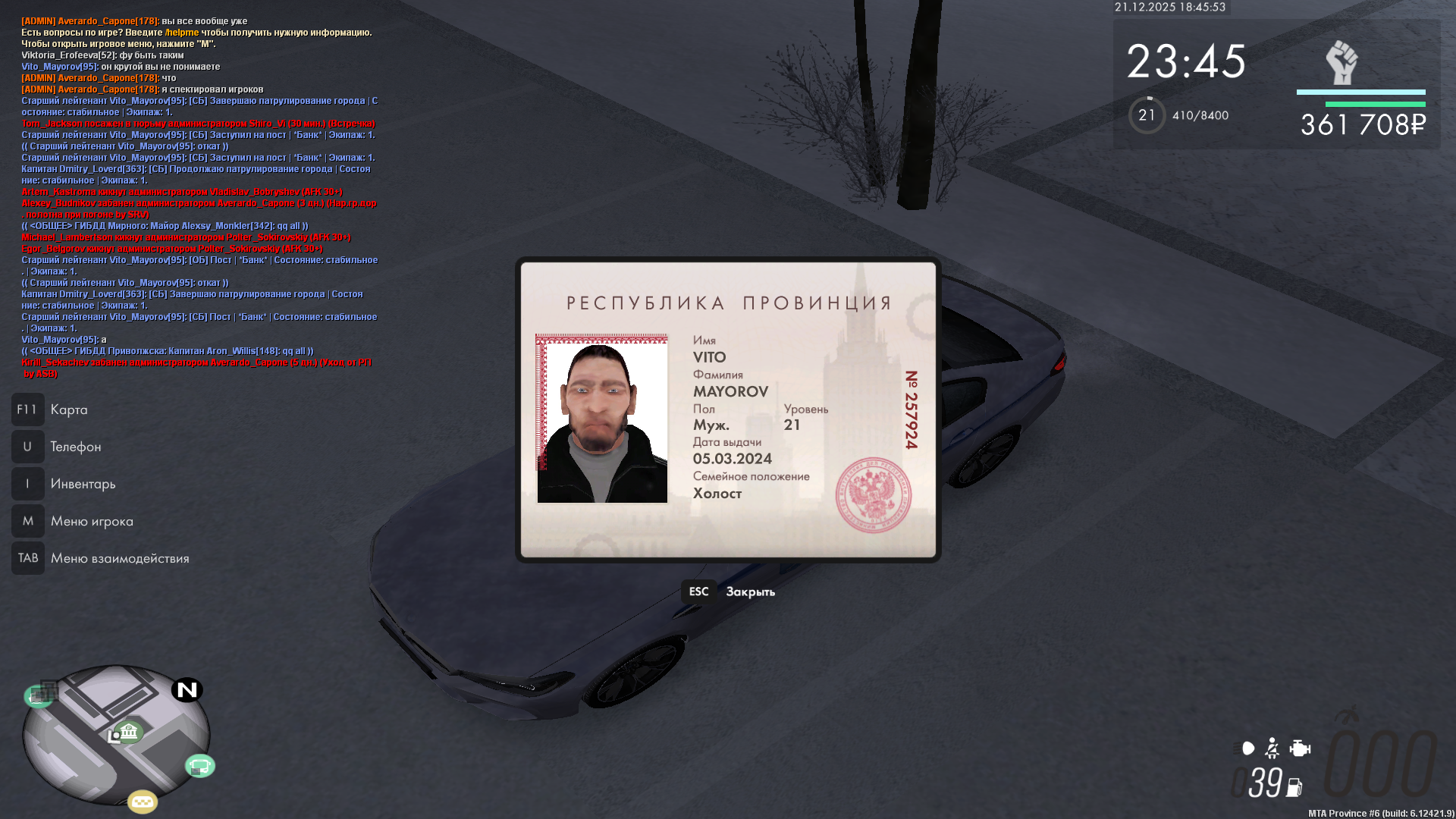Click the seatbelt indicator icon
This screenshot has width=1456, height=819.
[1272, 748]
